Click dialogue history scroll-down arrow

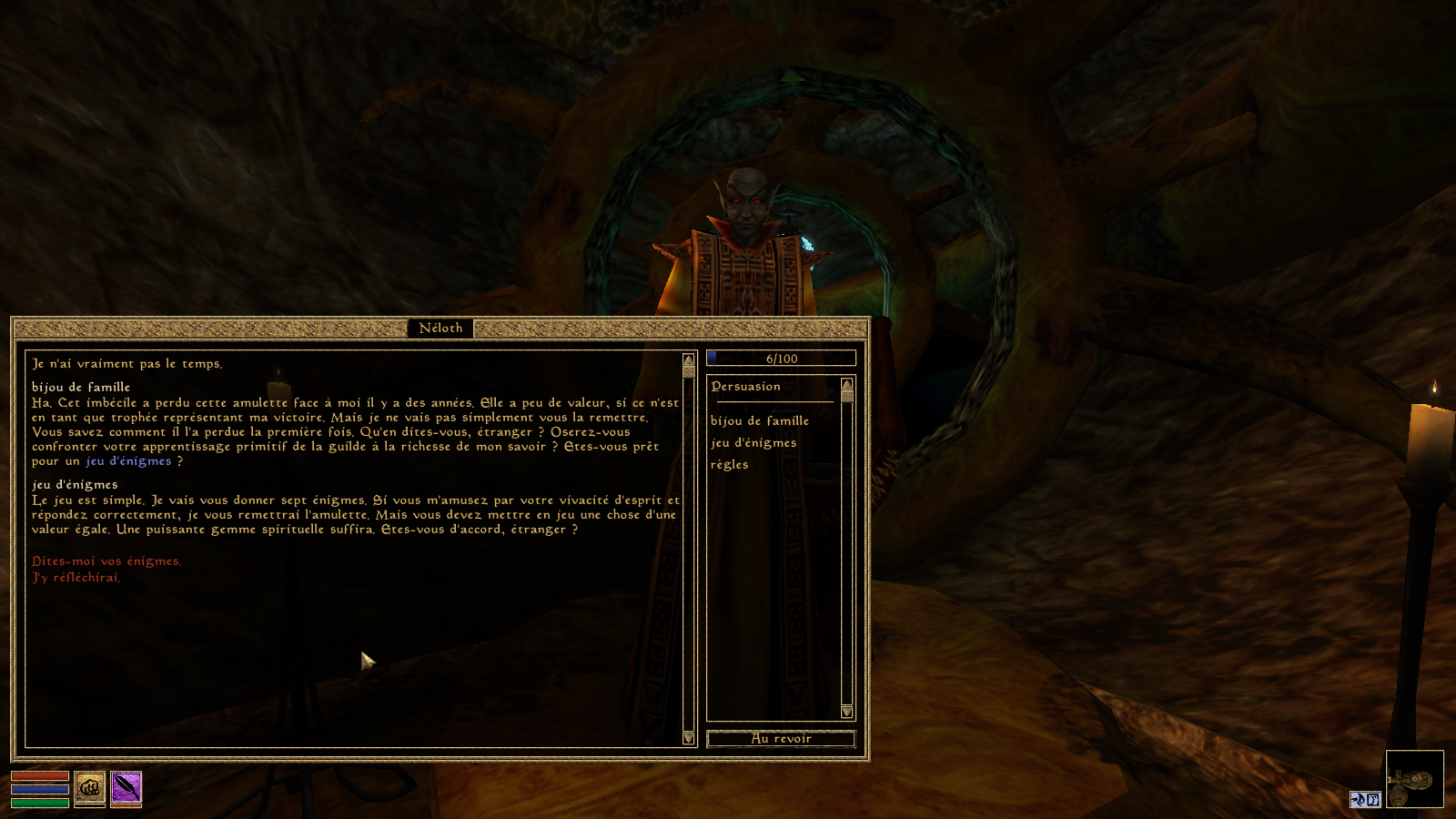click(x=688, y=738)
